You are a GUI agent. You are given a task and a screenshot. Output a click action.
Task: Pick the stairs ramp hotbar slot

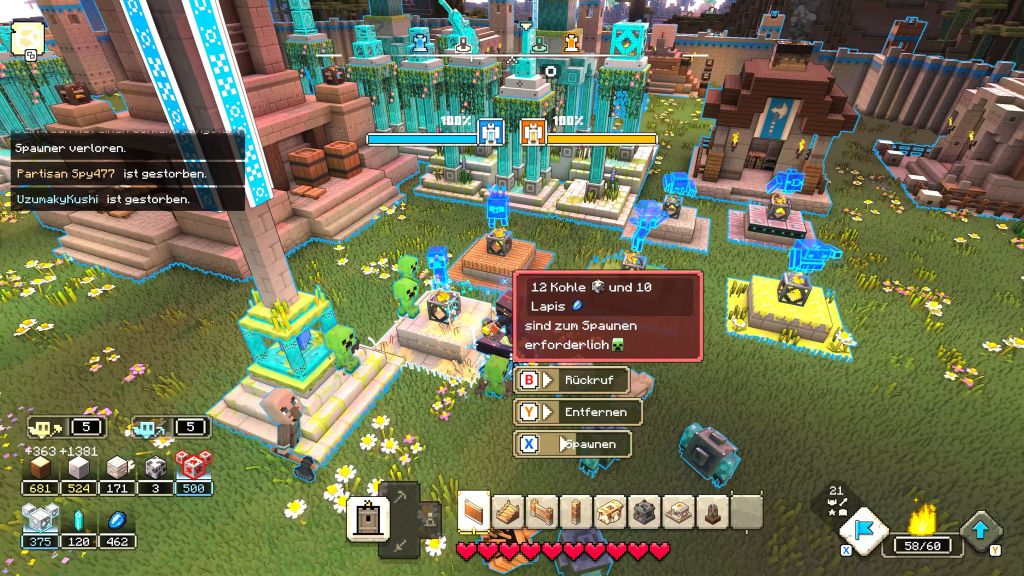(x=508, y=512)
